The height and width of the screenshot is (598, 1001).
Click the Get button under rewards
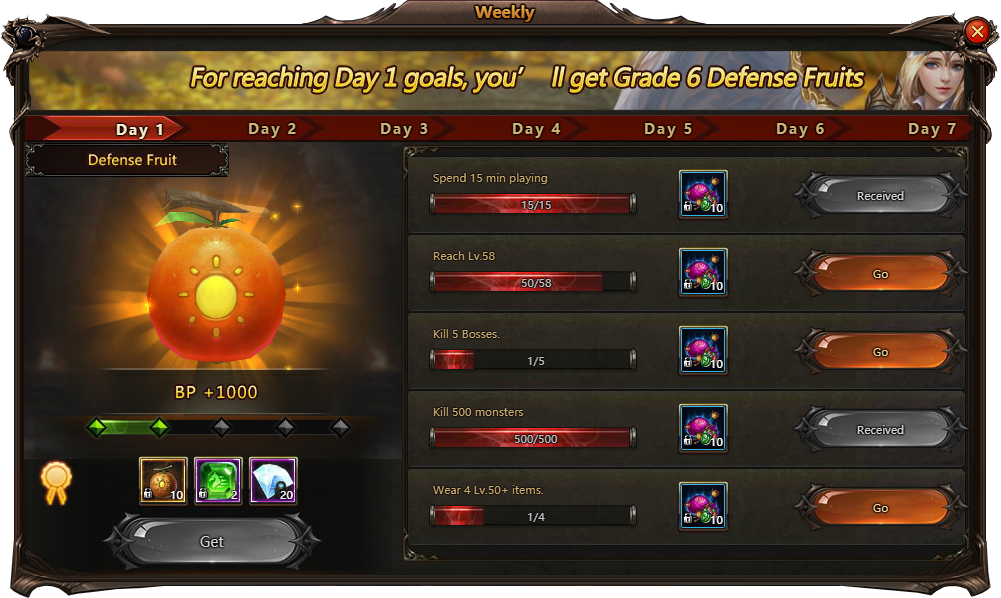click(x=212, y=541)
